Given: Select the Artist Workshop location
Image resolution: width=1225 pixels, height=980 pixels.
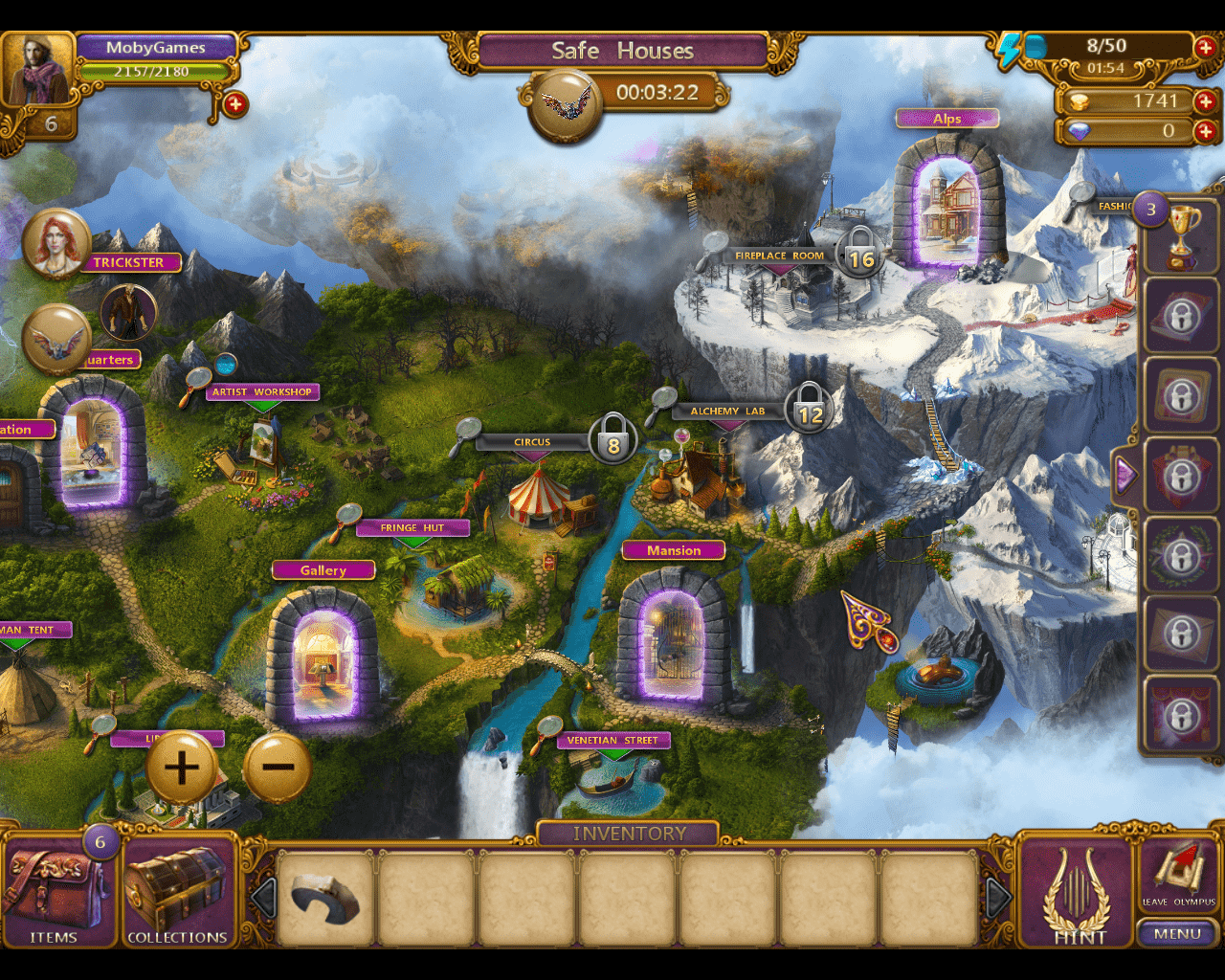Looking at the screenshot, I should (261, 391).
